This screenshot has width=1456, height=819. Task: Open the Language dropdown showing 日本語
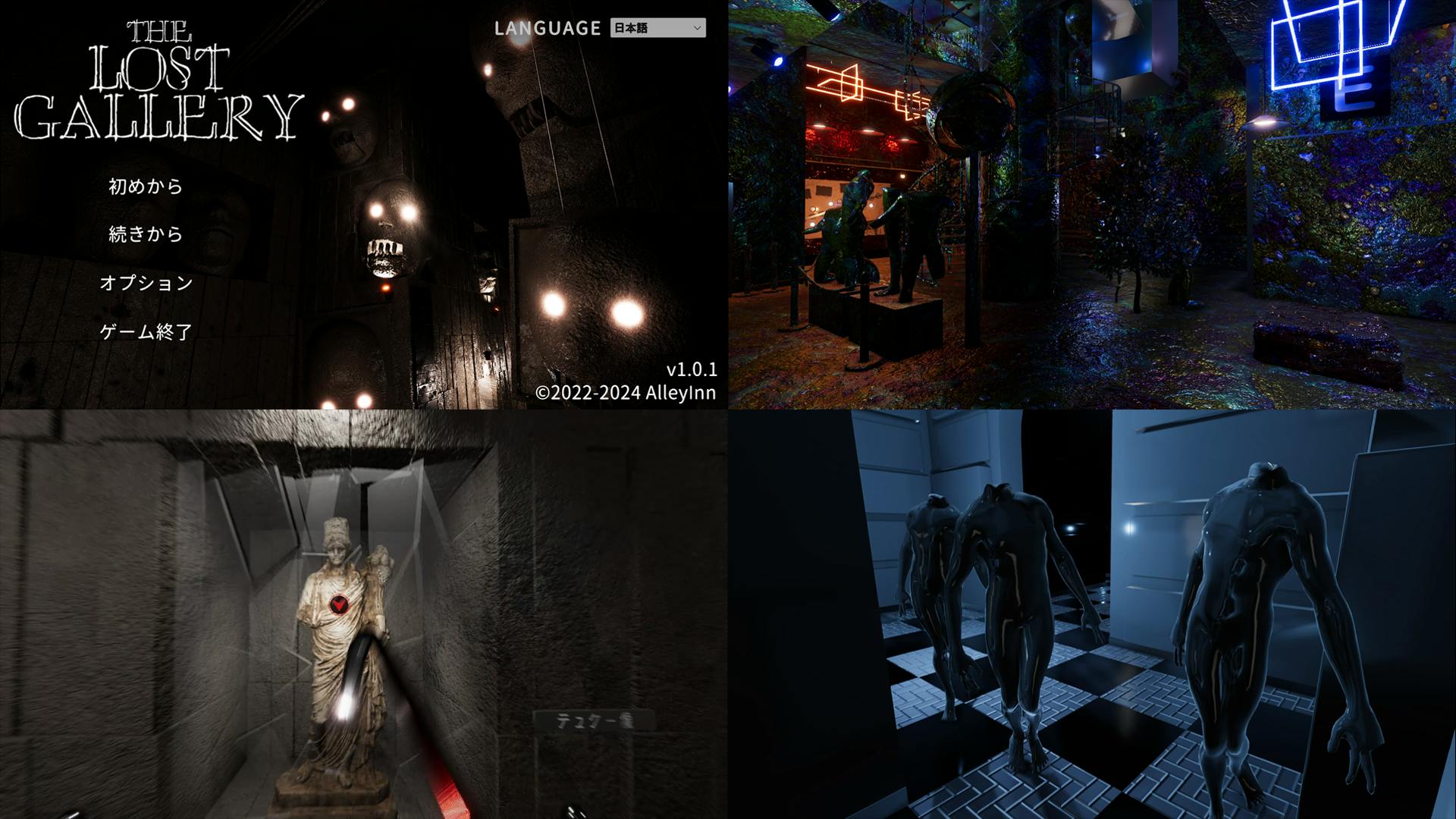[x=657, y=28]
